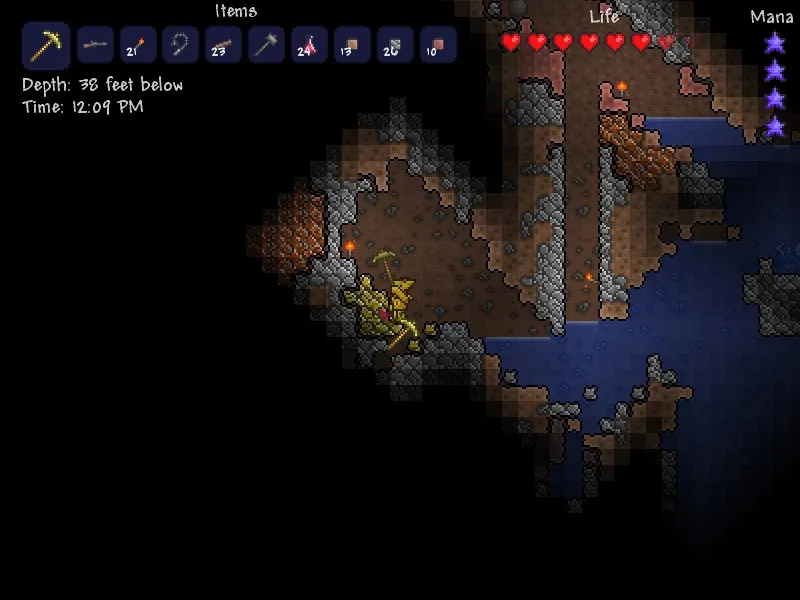Viewport: 800px width, 600px height.
Task: Select the gun in the hotbar
Action: pos(95,45)
